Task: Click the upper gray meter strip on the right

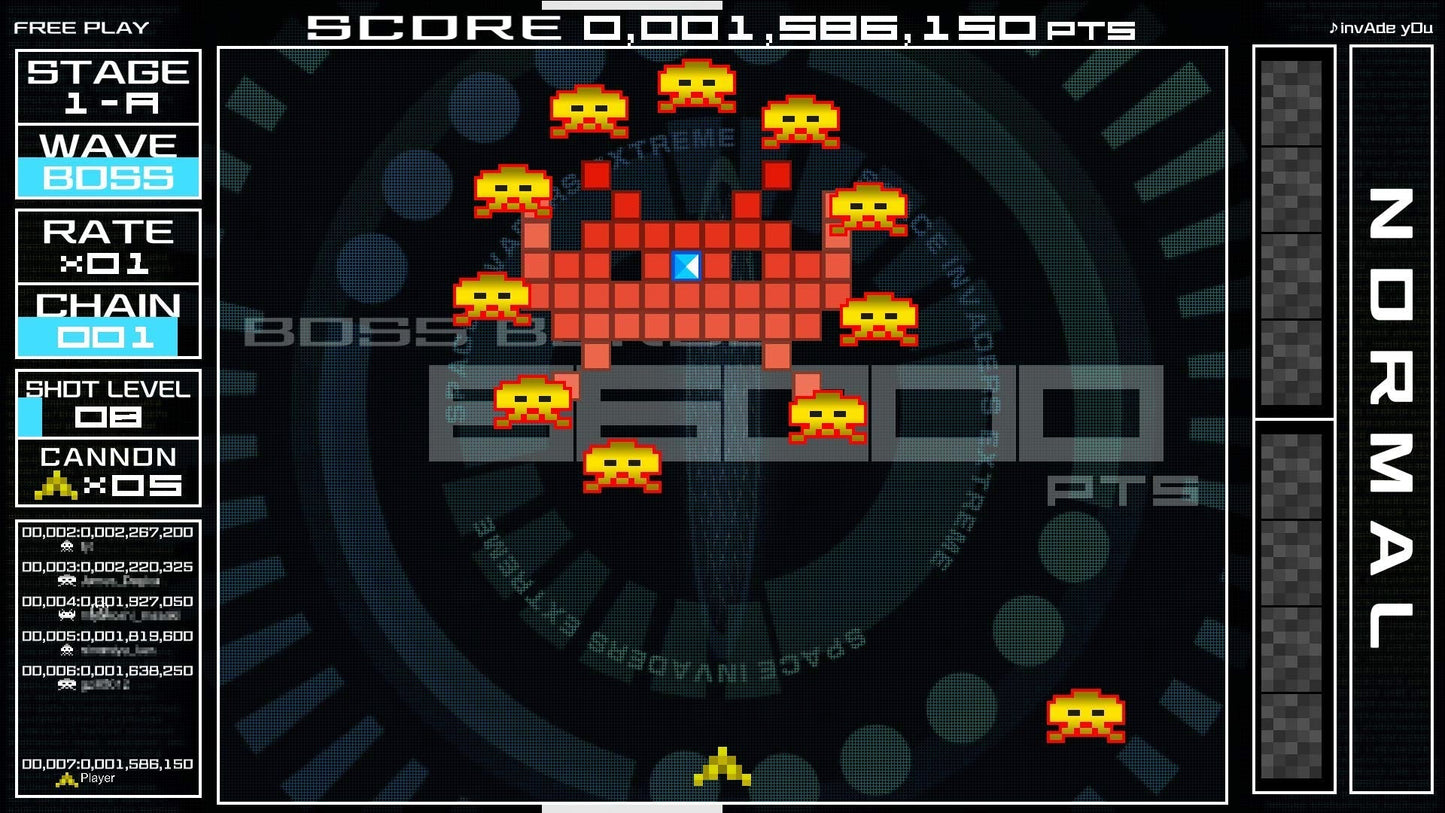Action: (x=1290, y=230)
